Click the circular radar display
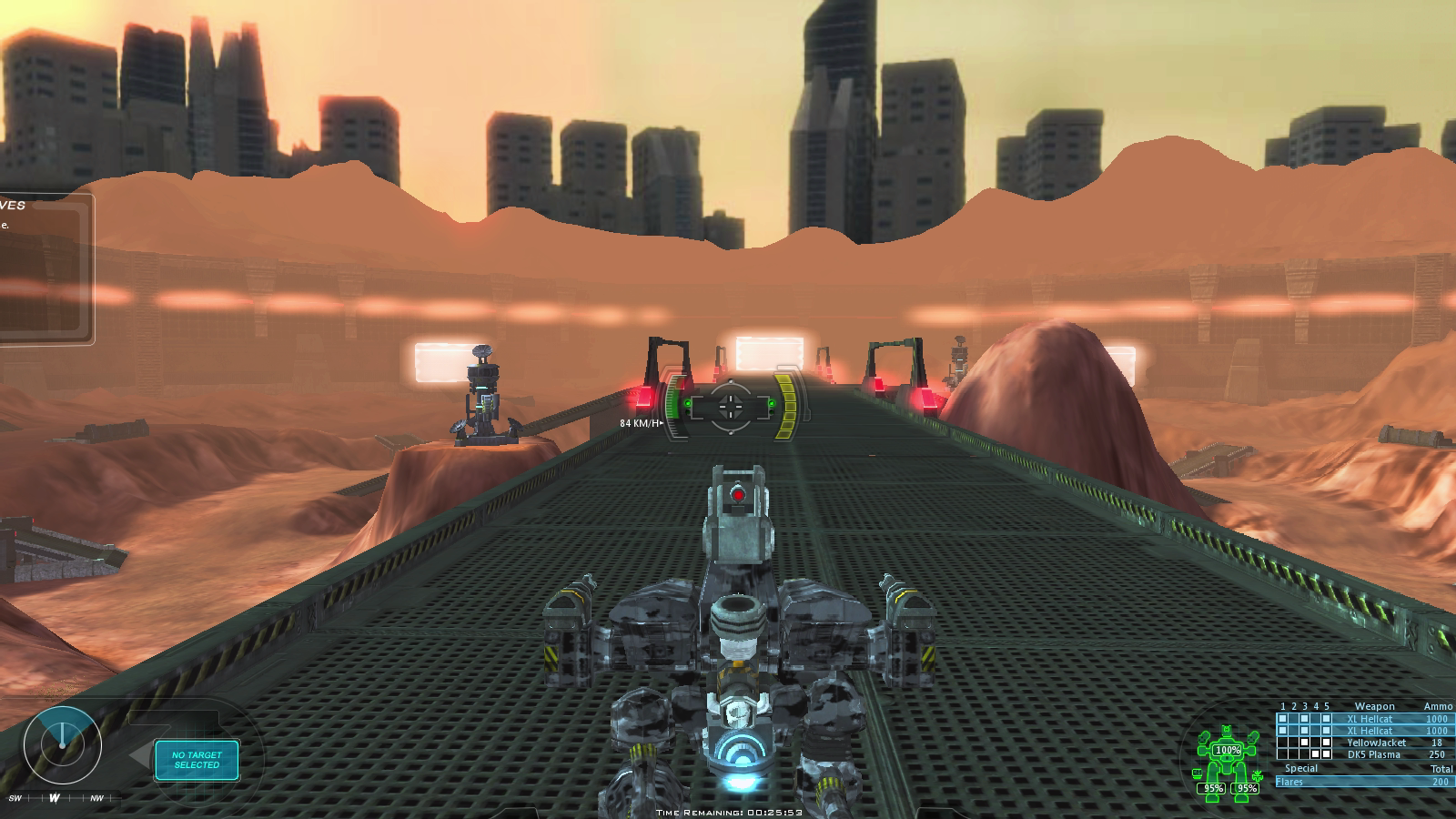Viewport: 1456px width, 819px height. (x=62, y=746)
